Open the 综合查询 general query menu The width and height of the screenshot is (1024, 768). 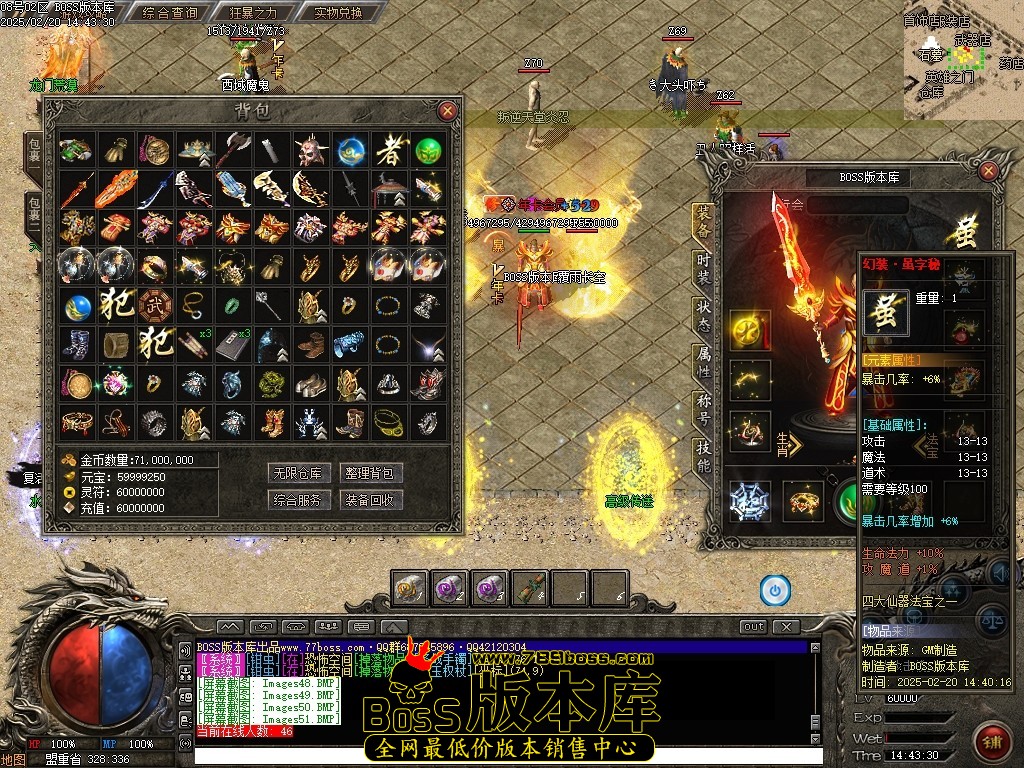[170, 13]
